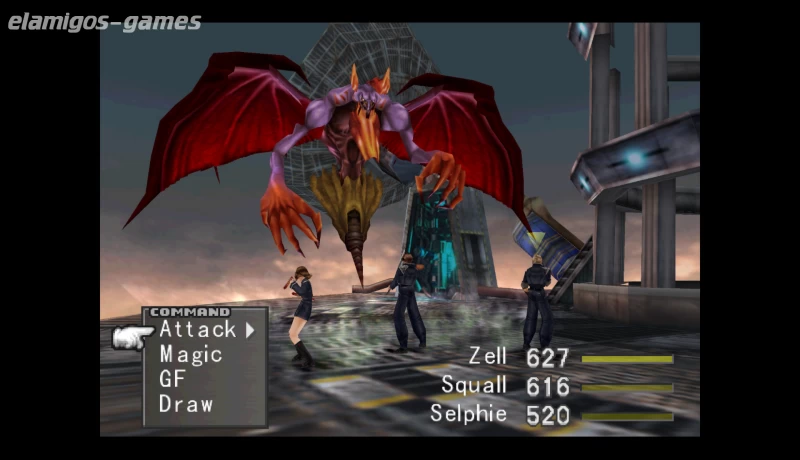This screenshot has height=460, width=800.
Task: Click the arrow beside Attack
Action: pyautogui.click(x=250, y=329)
